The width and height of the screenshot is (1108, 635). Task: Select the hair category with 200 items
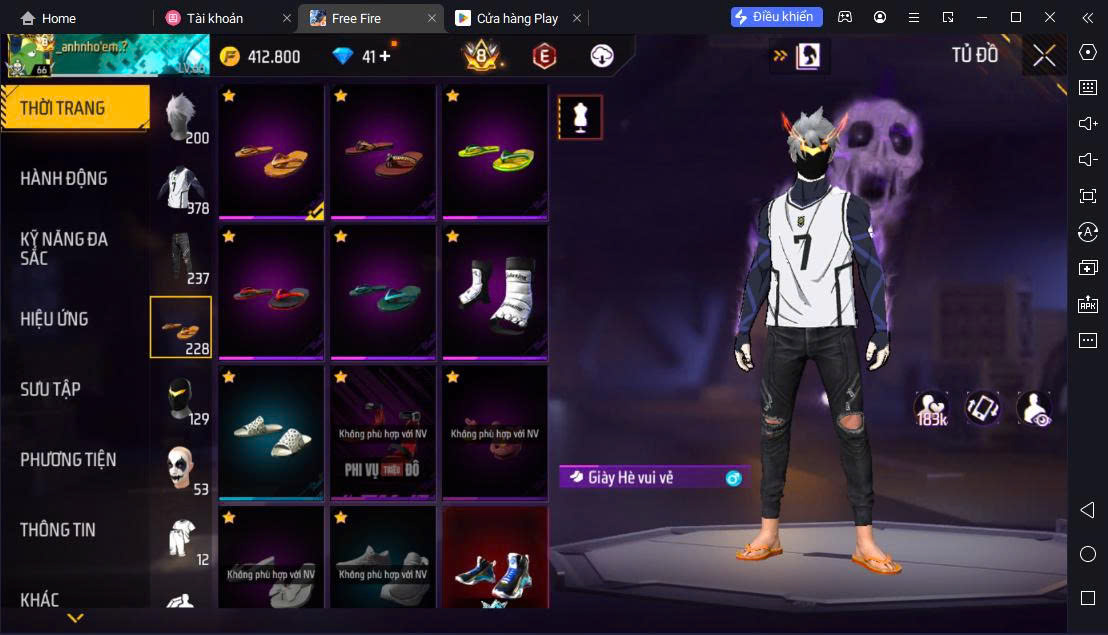coord(181,118)
